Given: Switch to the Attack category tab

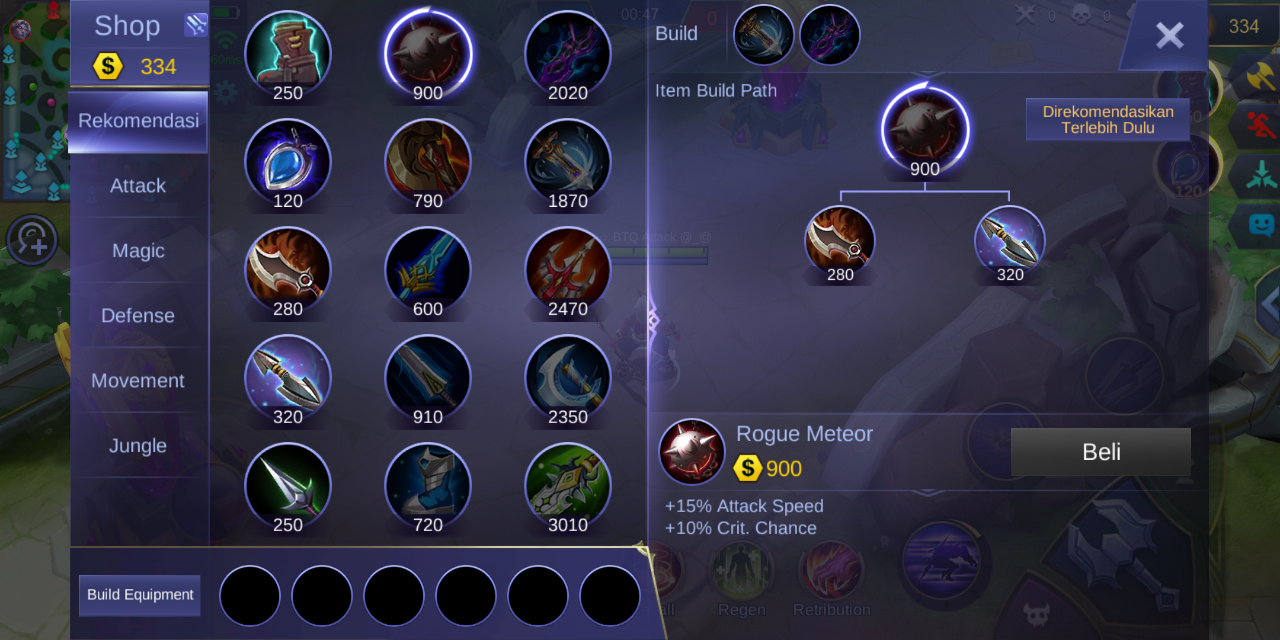Looking at the screenshot, I should click(x=138, y=186).
